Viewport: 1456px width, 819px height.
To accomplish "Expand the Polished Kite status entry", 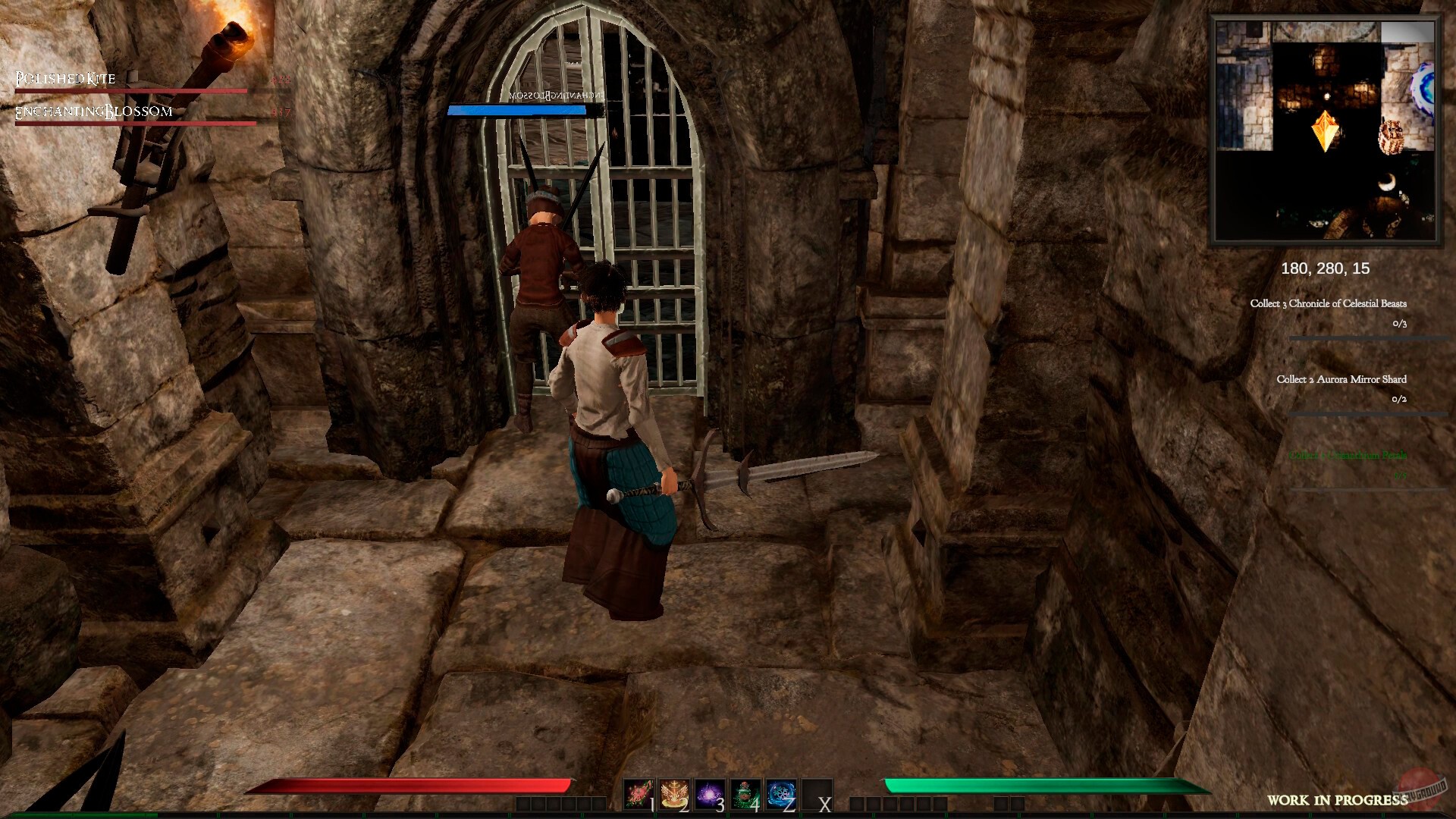I will pyautogui.click(x=64, y=78).
